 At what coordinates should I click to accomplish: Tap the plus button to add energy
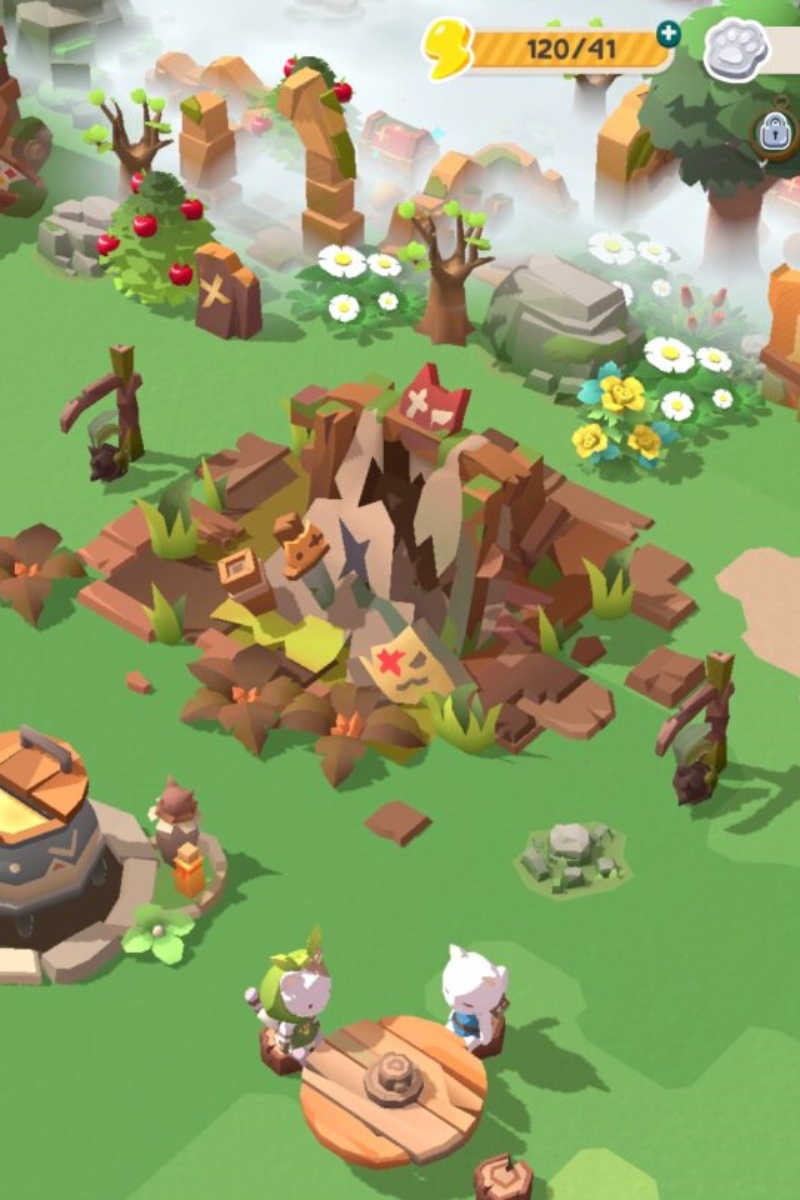pos(667,34)
